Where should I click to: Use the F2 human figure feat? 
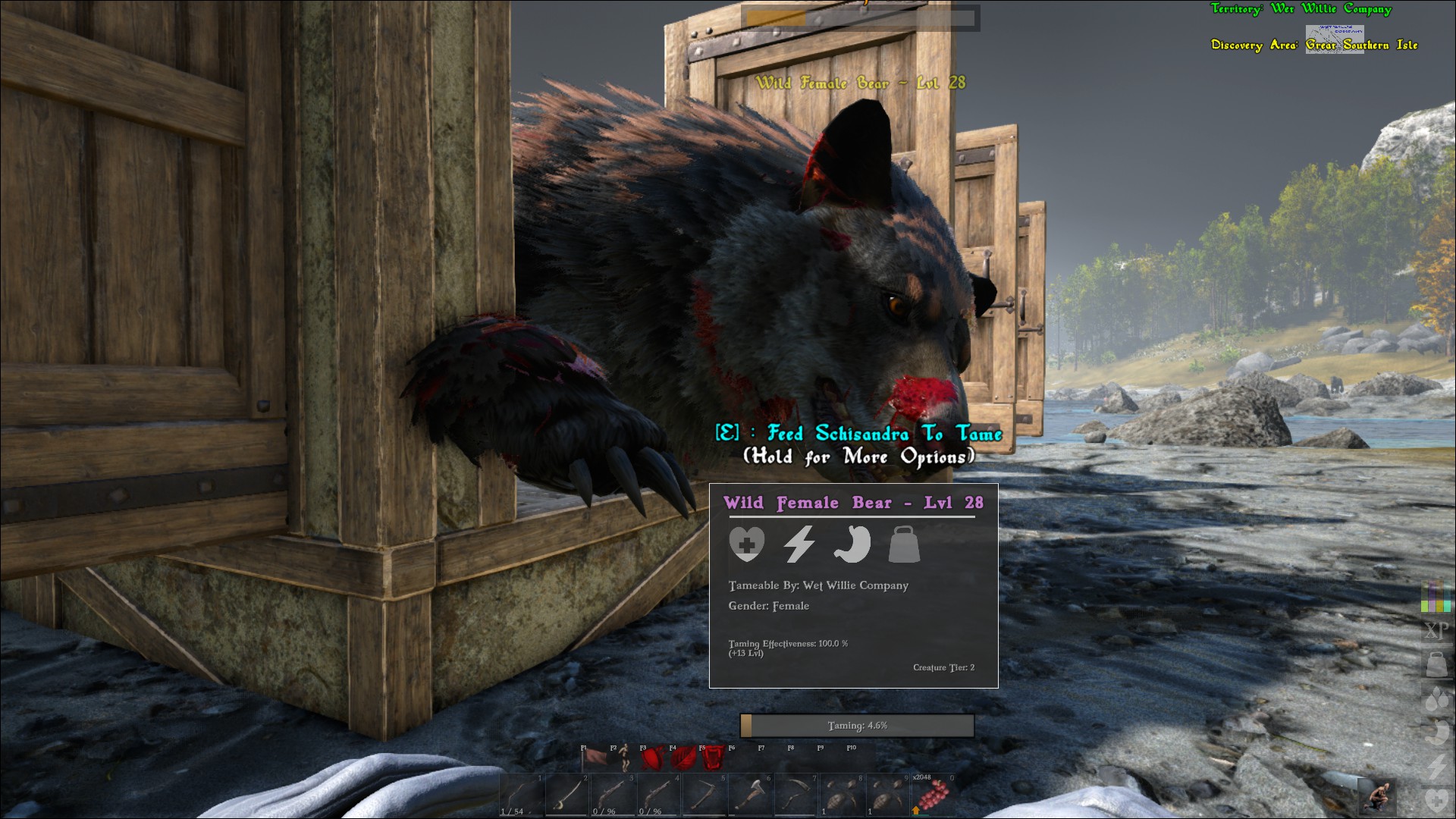(x=623, y=758)
